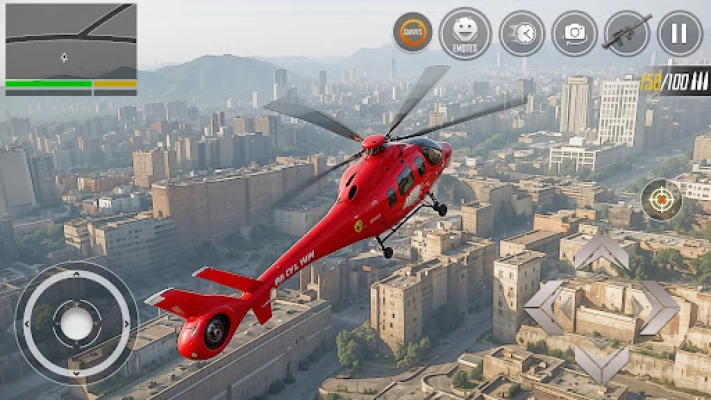Open the Emotes menu
The height and width of the screenshot is (400, 711).
pyautogui.click(x=465, y=33)
